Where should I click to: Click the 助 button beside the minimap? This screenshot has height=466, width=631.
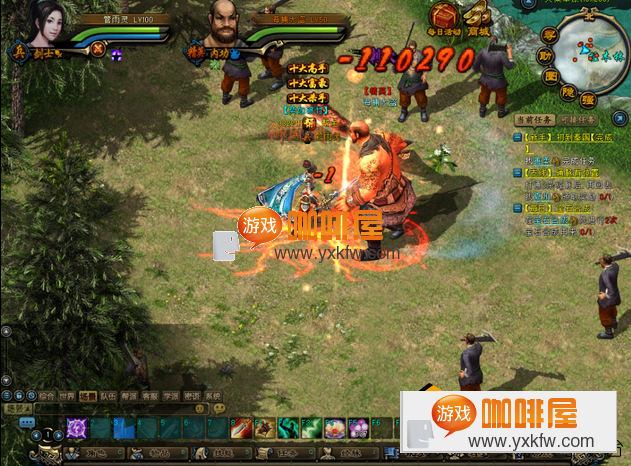point(547,56)
